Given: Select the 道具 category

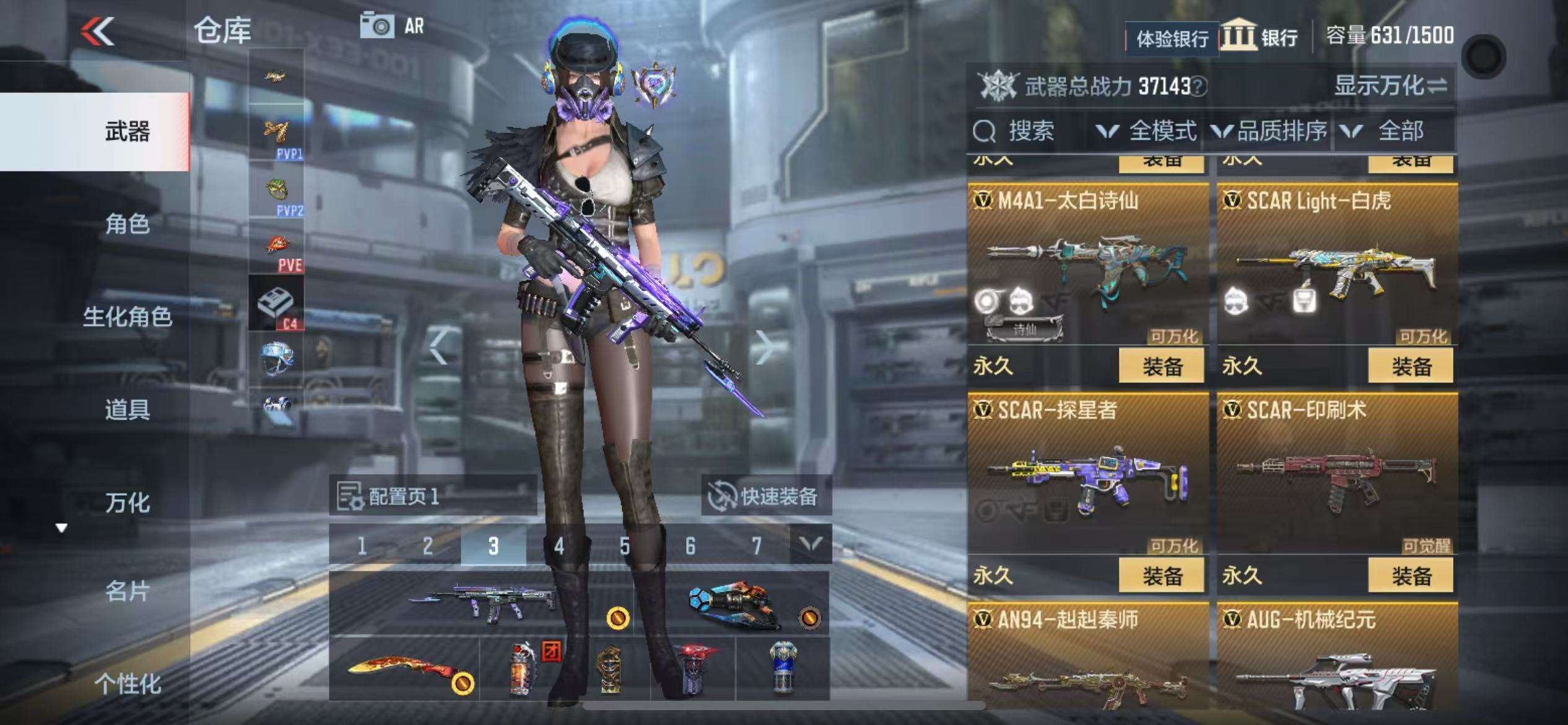Looking at the screenshot, I should [x=127, y=410].
